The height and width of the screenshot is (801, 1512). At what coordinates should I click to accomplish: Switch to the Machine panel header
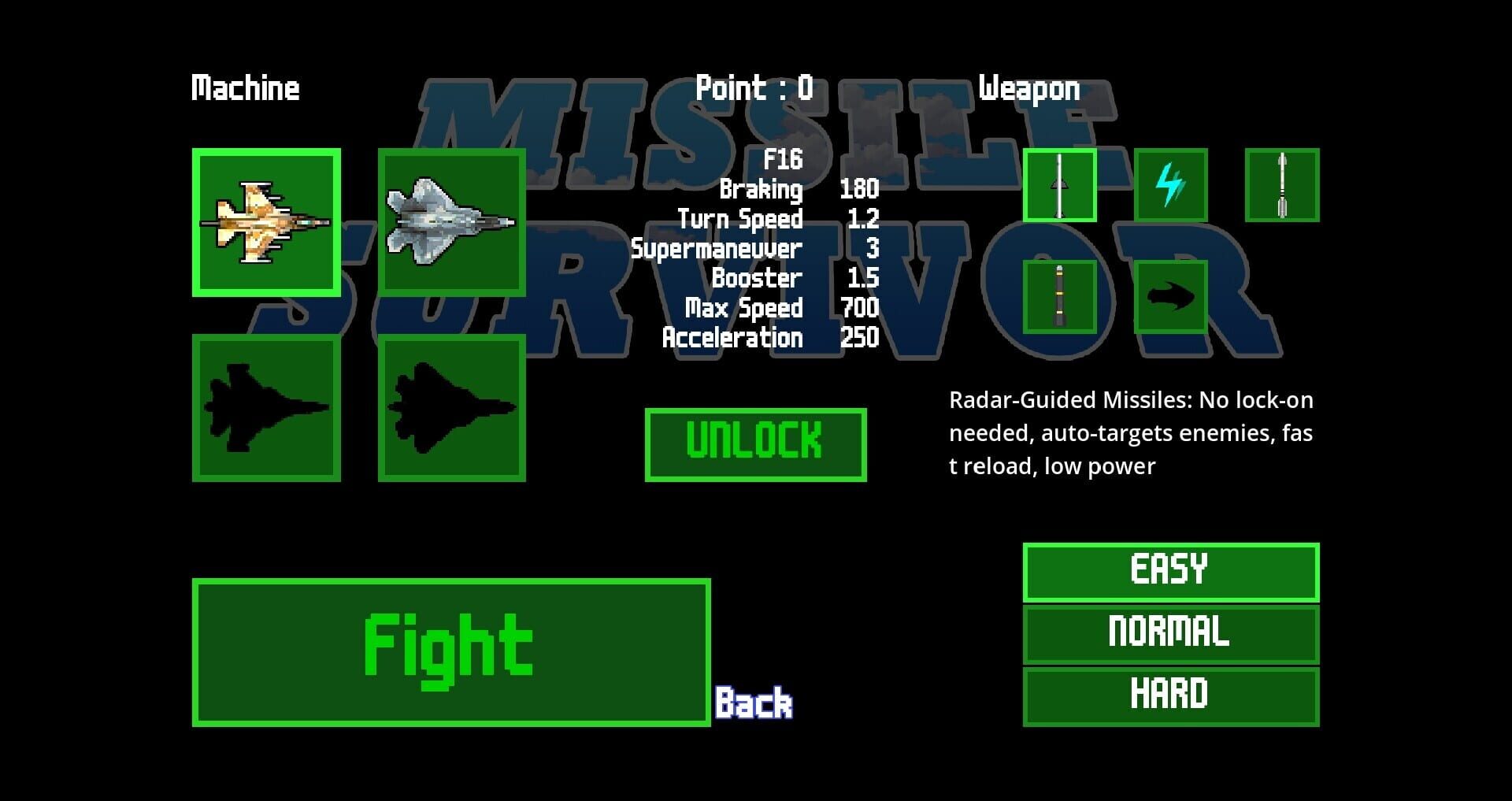pyautogui.click(x=245, y=88)
